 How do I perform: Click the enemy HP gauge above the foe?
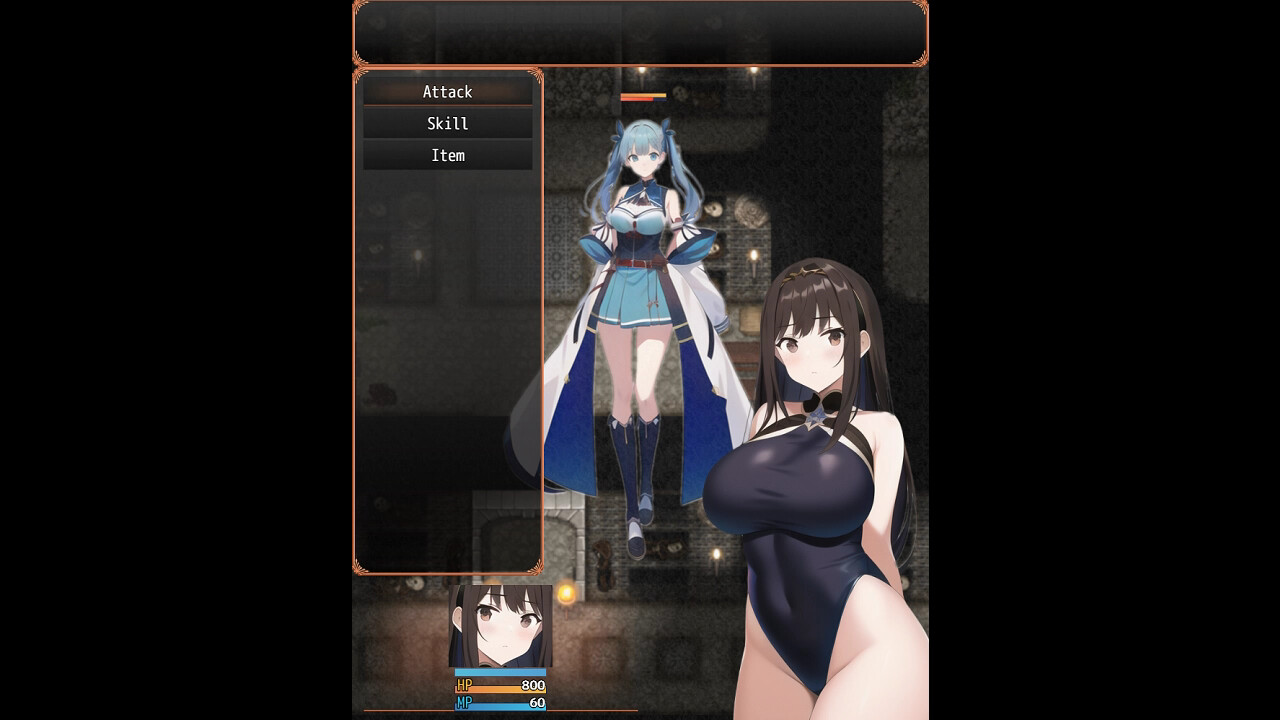(x=641, y=100)
